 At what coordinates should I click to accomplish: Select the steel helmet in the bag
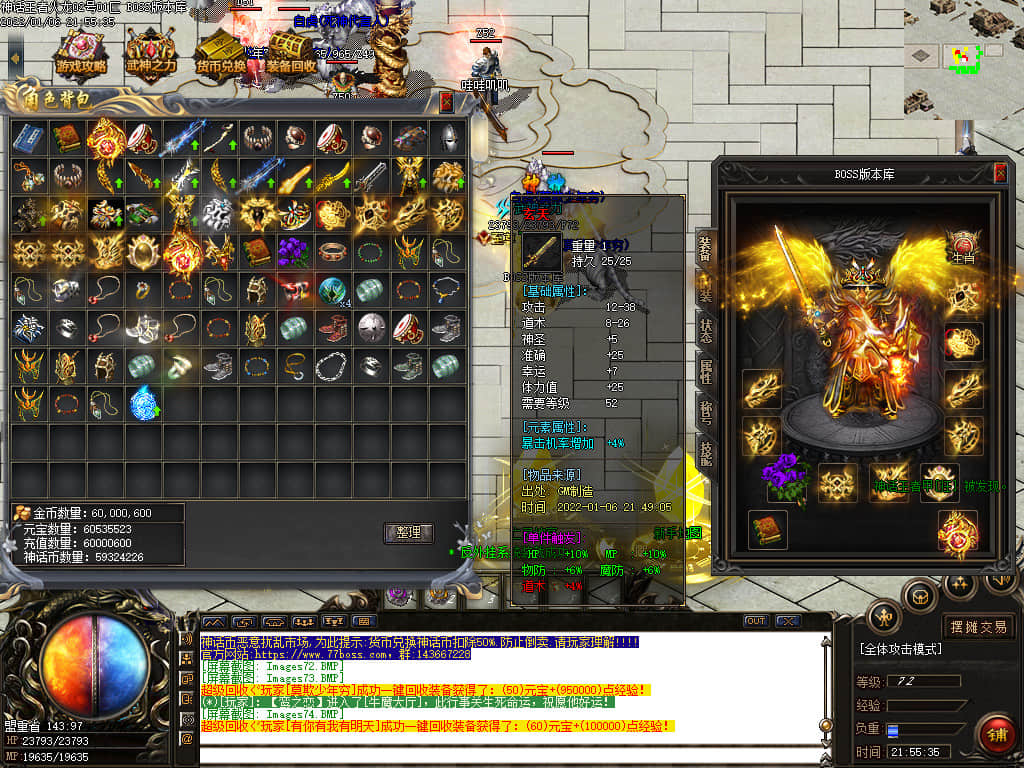[446, 138]
